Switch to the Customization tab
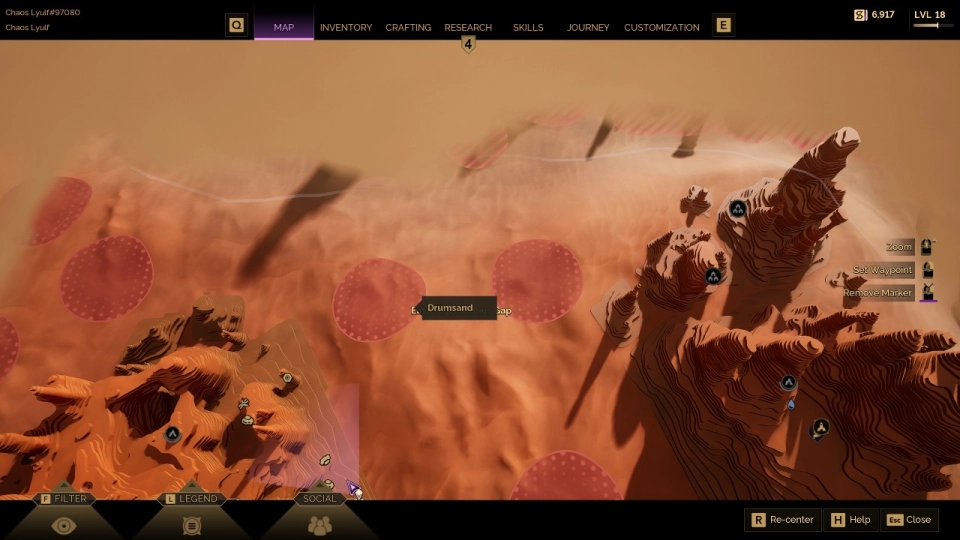Viewport: 960px width, 540px height. 662,27
